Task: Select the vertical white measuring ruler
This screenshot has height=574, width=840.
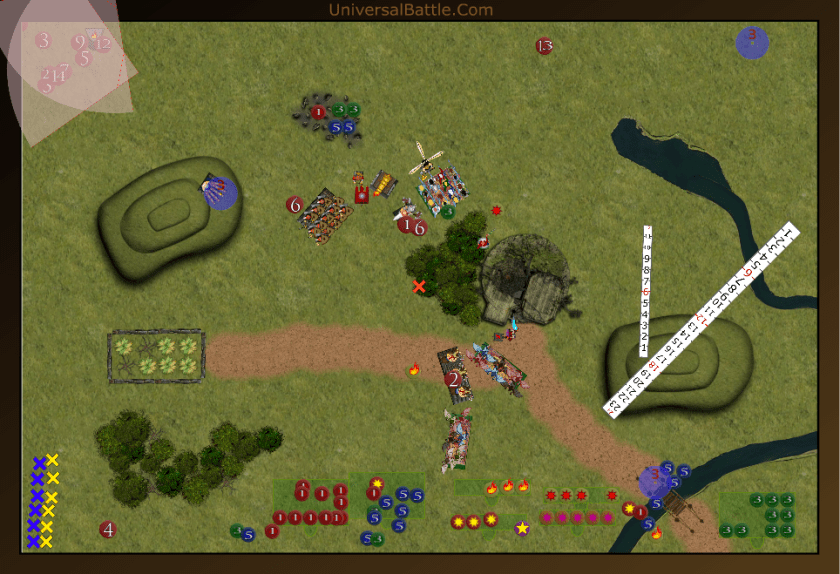Action: point(646,291)
